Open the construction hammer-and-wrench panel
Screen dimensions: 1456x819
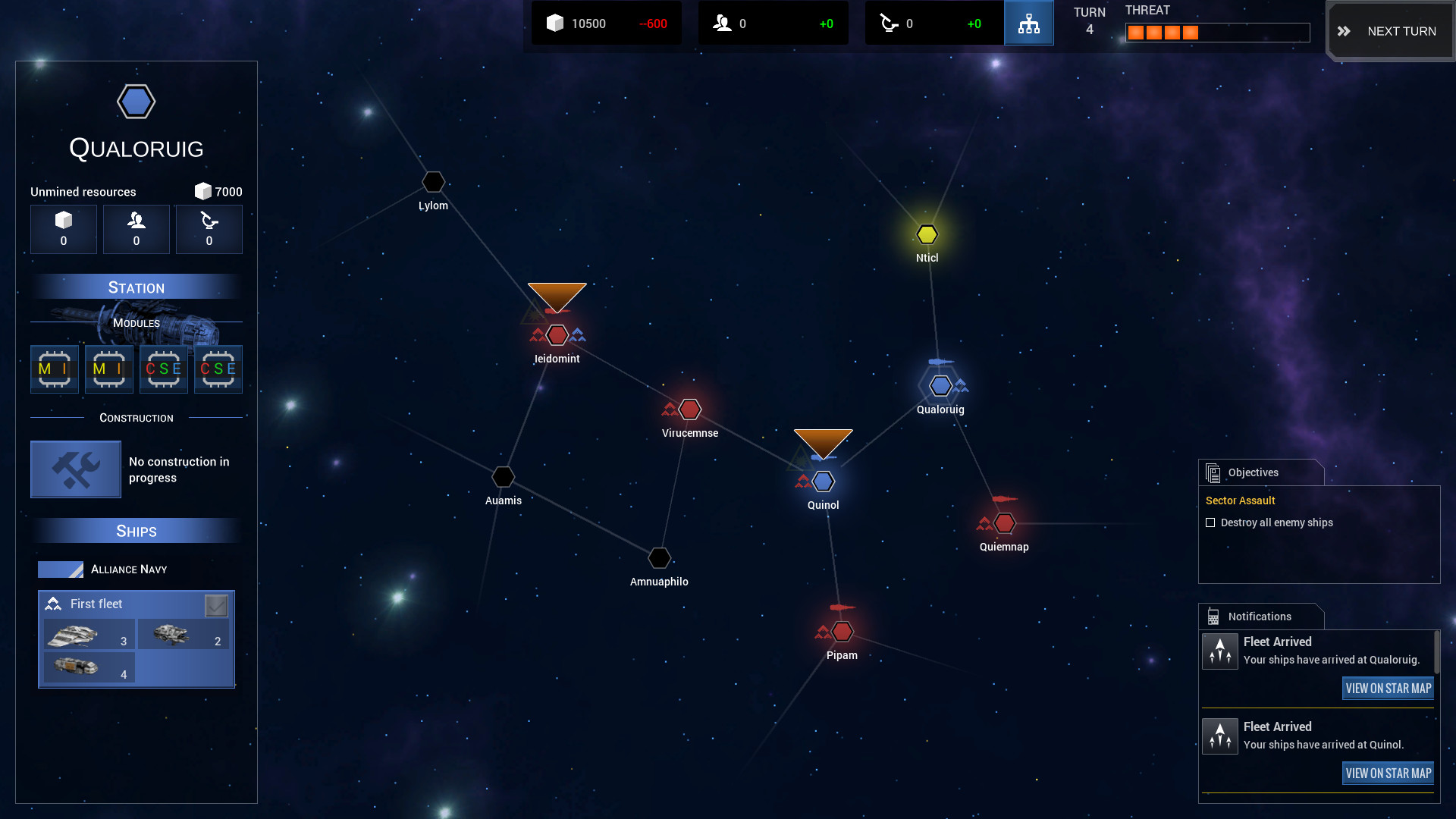(75, 469)
